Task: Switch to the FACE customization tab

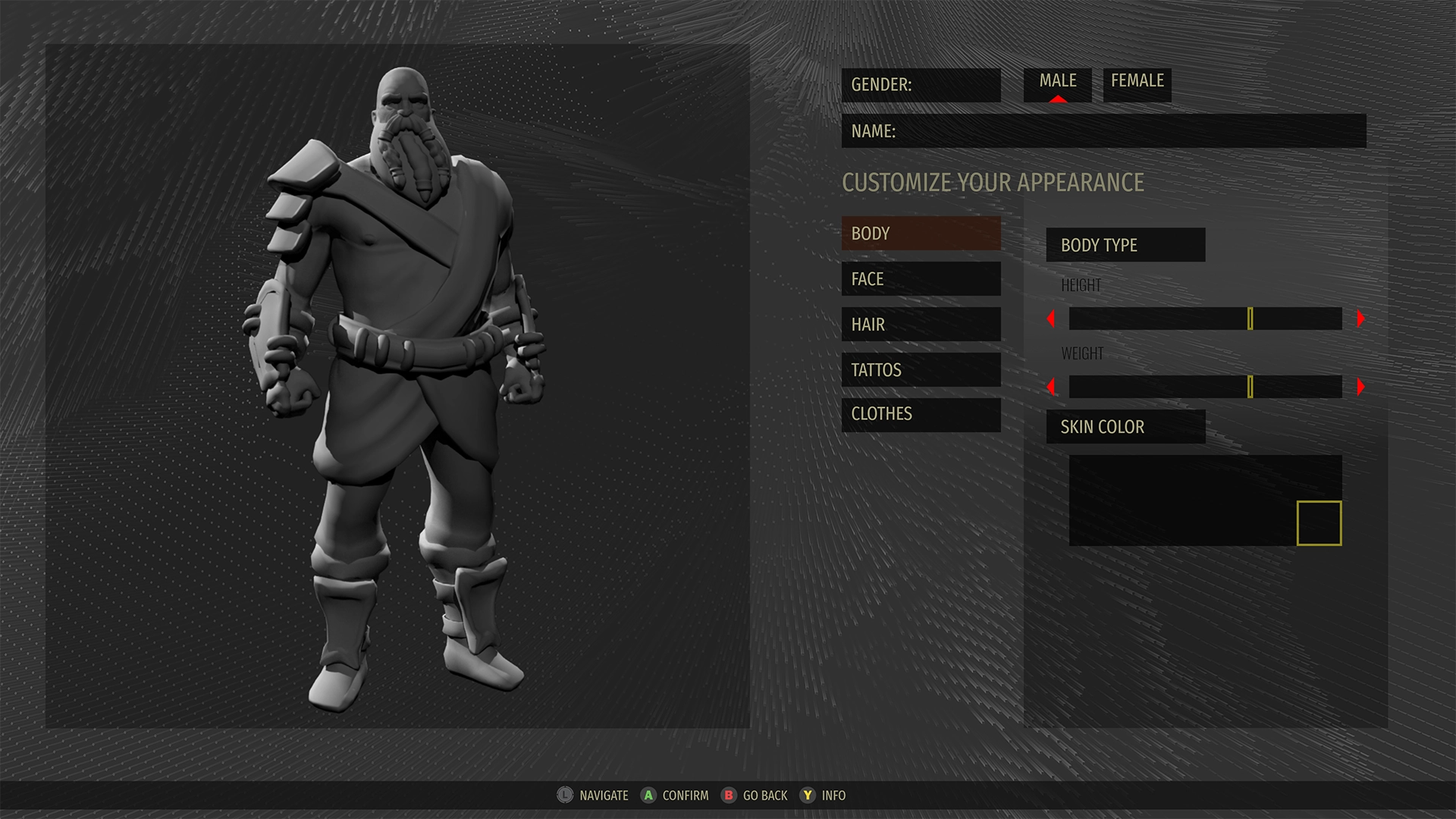Action: [921, 278]
